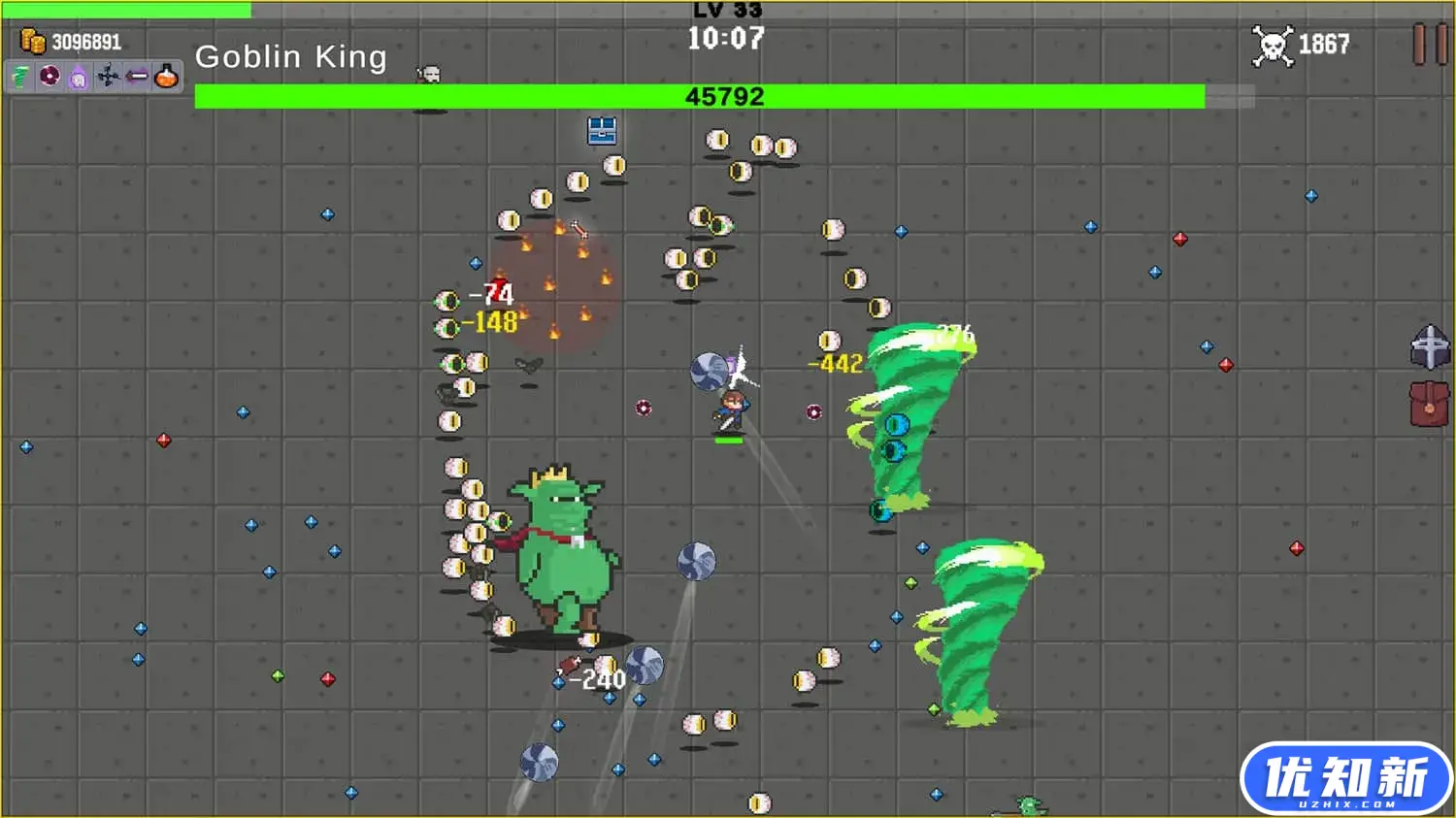Click the Goblin King name label
The height and width of the screenshot is (818, 1456).
point(291,56)
